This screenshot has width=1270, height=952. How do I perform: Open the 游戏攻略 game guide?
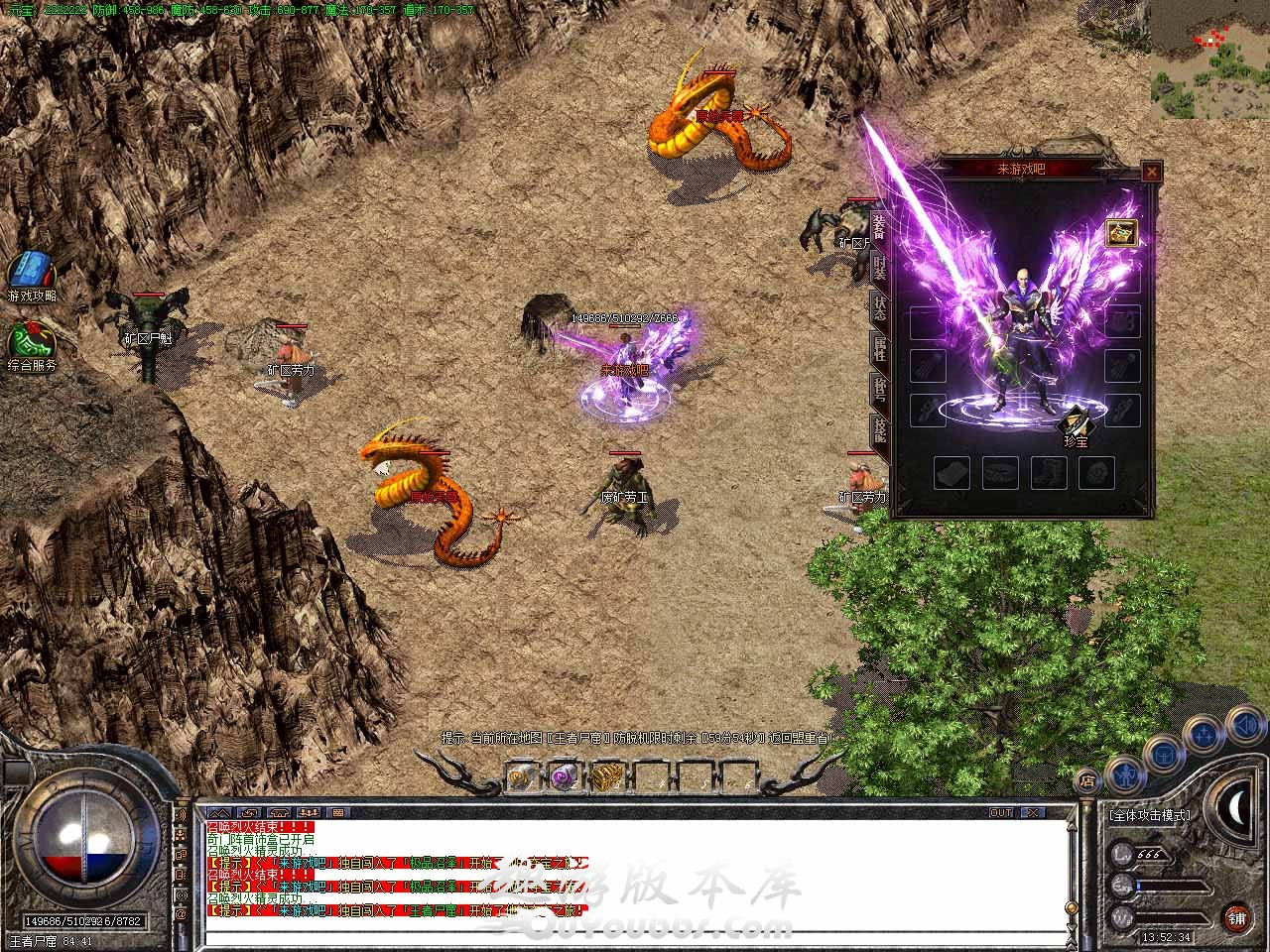tap(31, 275)
